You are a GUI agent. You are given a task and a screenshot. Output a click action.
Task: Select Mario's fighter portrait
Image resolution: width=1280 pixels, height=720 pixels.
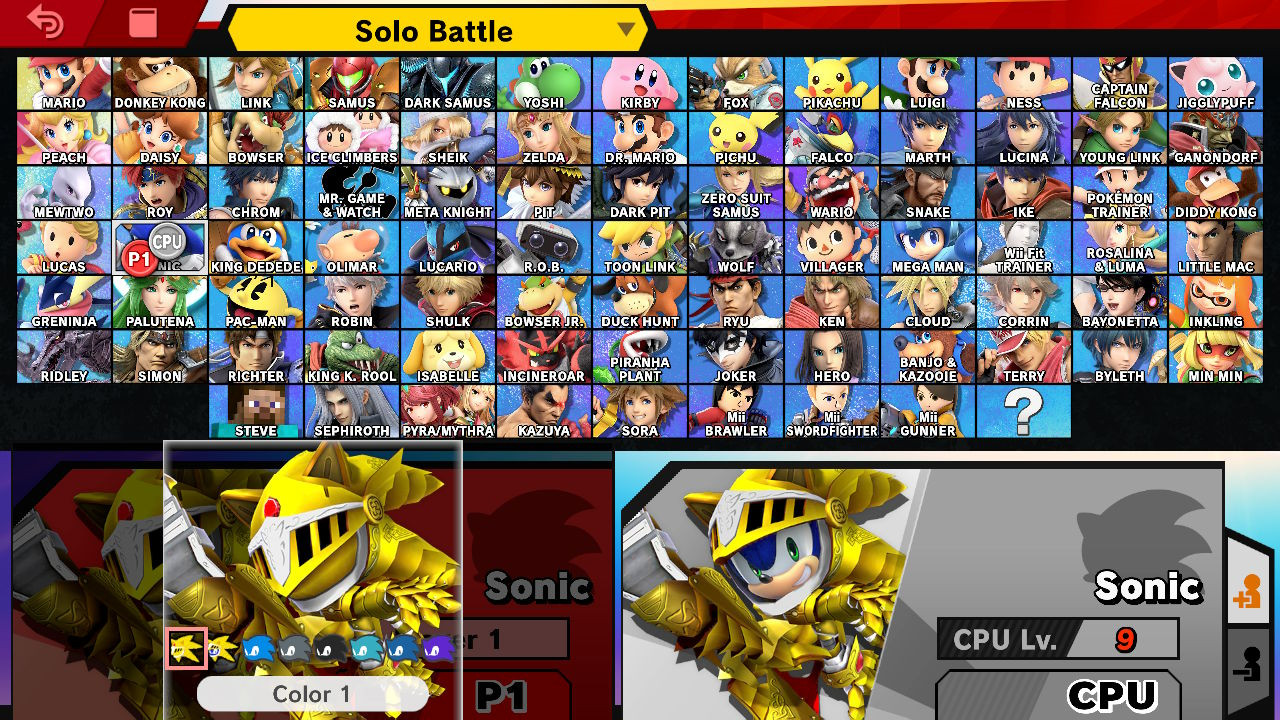click(x=63, y=81)
